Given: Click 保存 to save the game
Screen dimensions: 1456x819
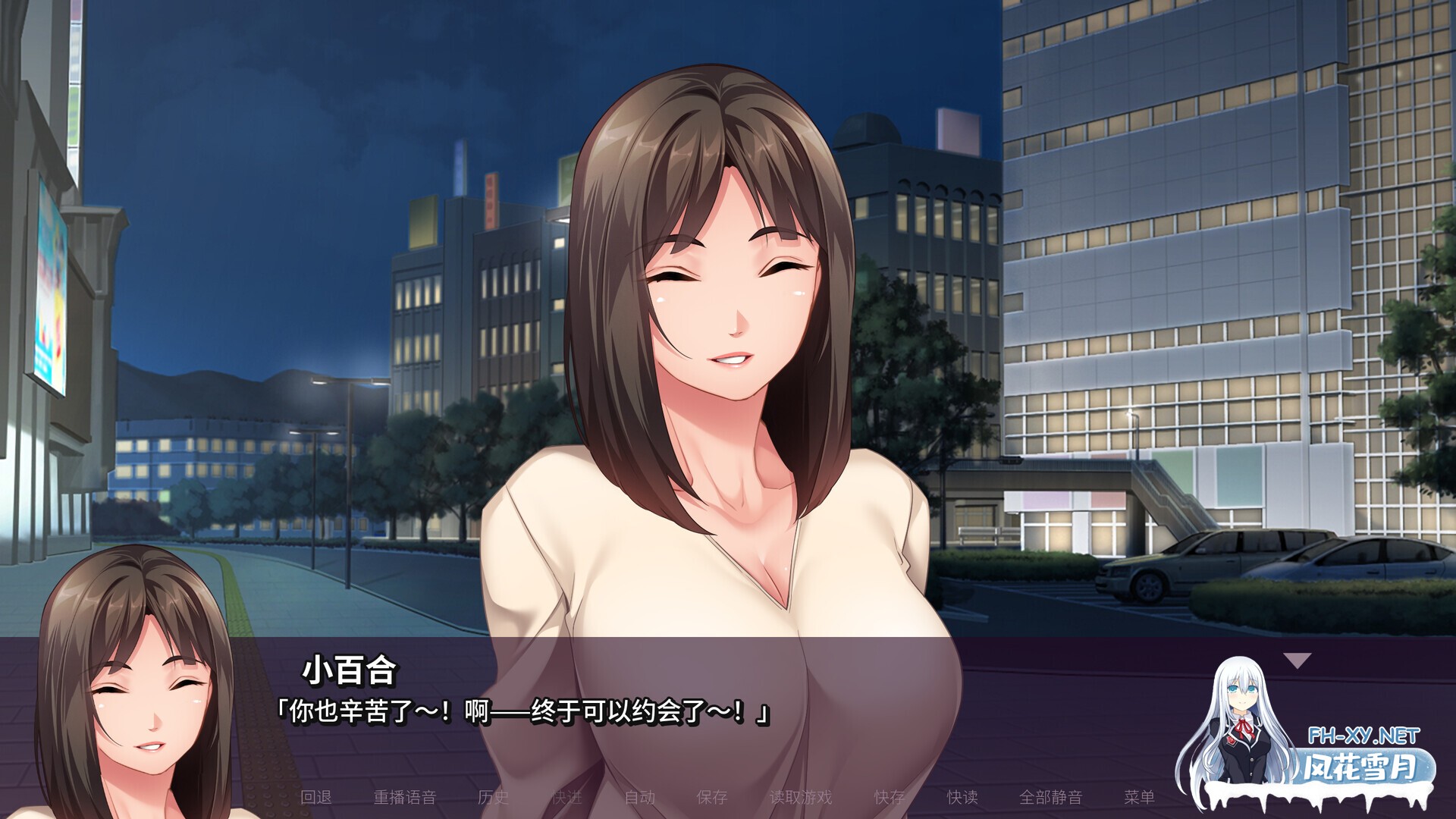Looking at the screenshot, I should click(x=713, y=799).
